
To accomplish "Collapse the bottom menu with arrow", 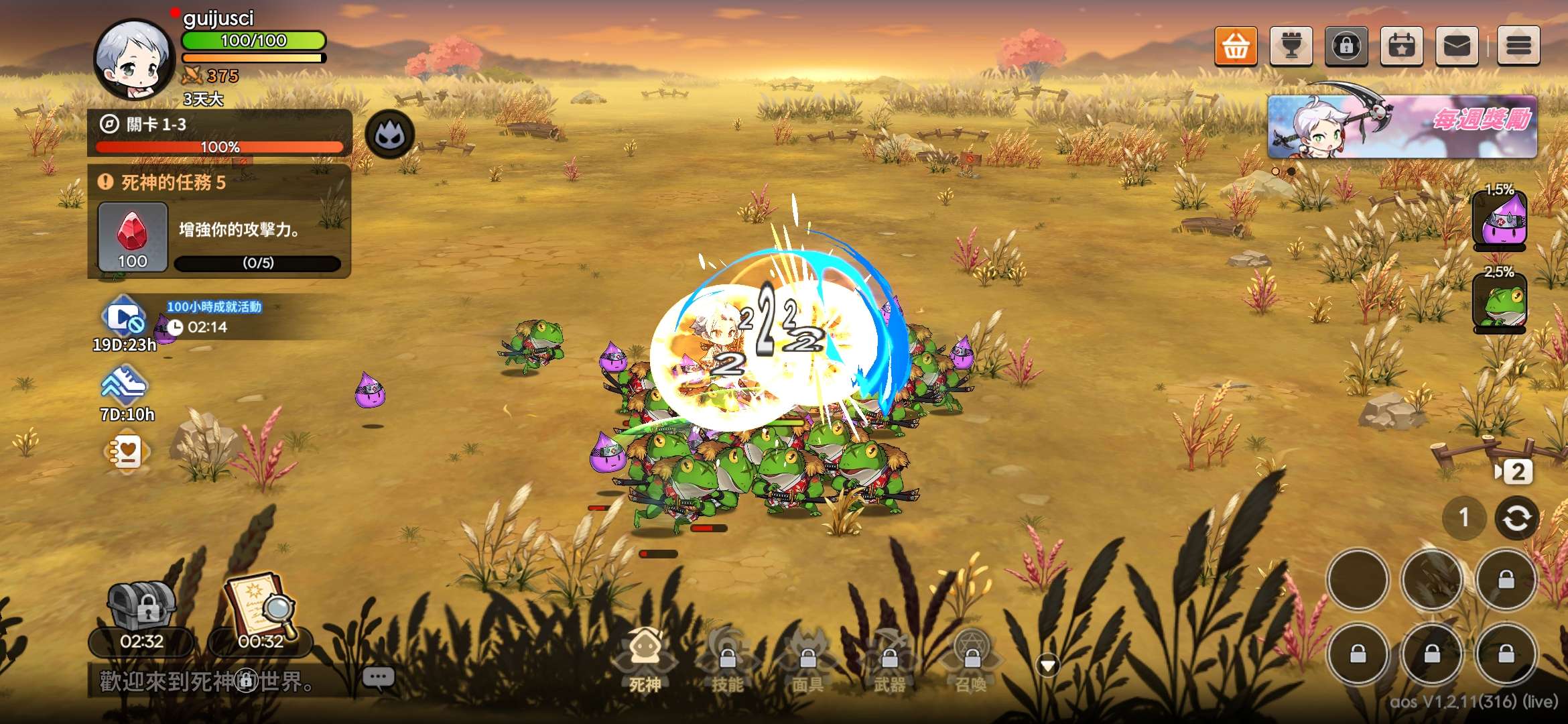I will (1048, 665).
